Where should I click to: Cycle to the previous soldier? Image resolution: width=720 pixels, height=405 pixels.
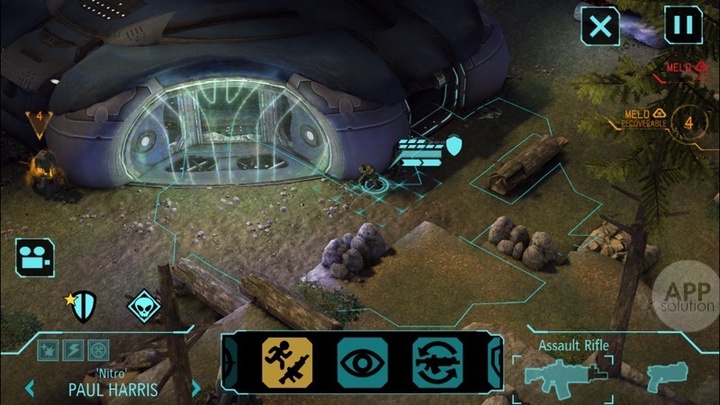pos(29,387)
